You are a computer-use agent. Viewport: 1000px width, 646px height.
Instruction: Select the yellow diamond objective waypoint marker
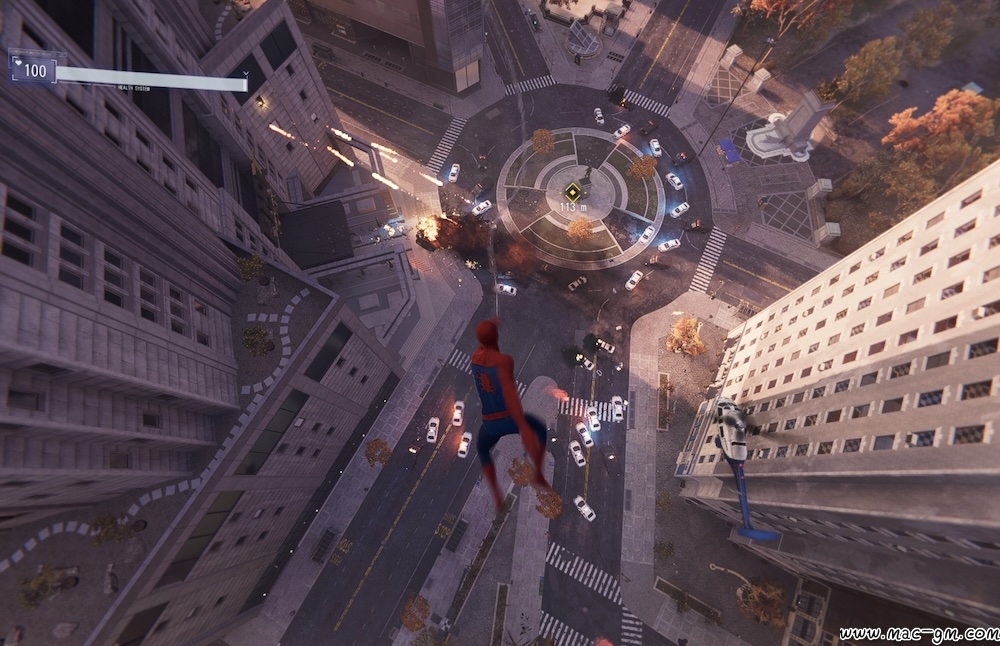click(x=572, y=191)
